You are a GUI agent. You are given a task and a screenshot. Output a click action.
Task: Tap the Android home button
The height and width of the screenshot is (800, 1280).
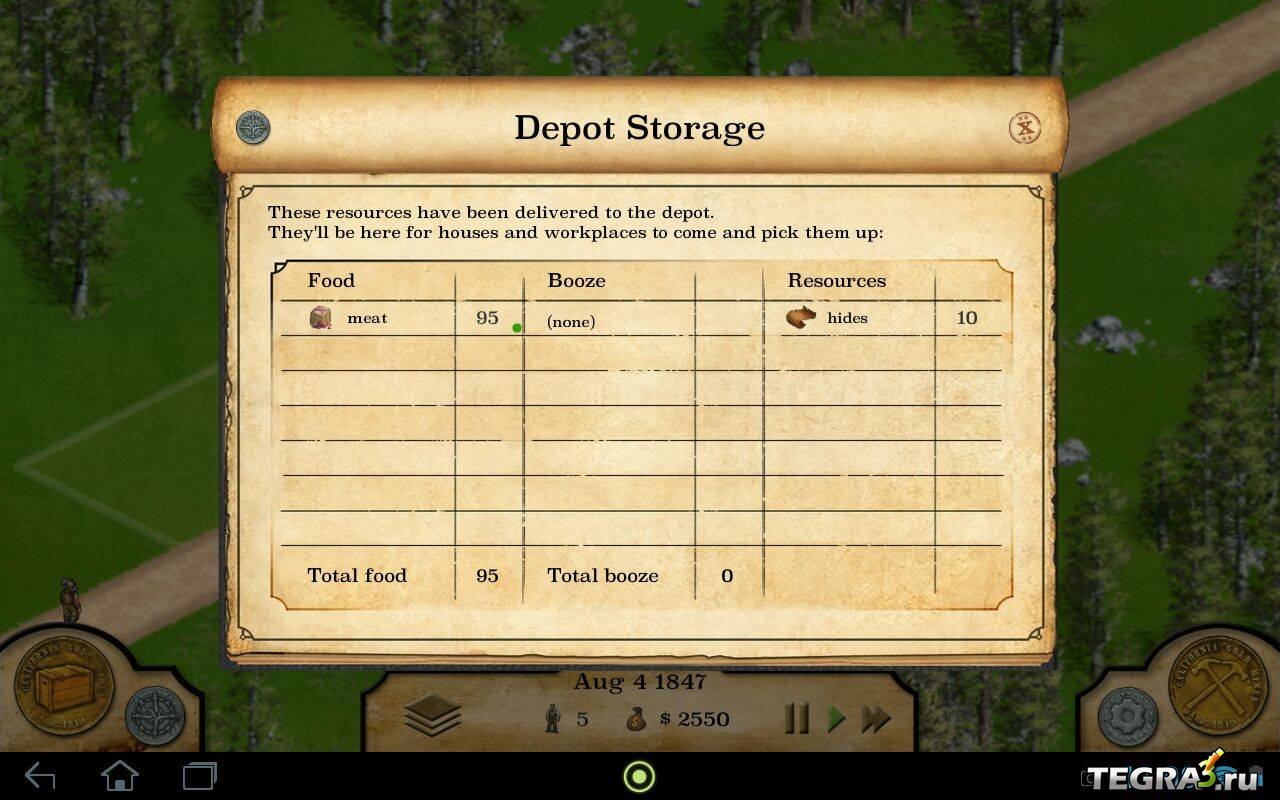pos(120,776)
